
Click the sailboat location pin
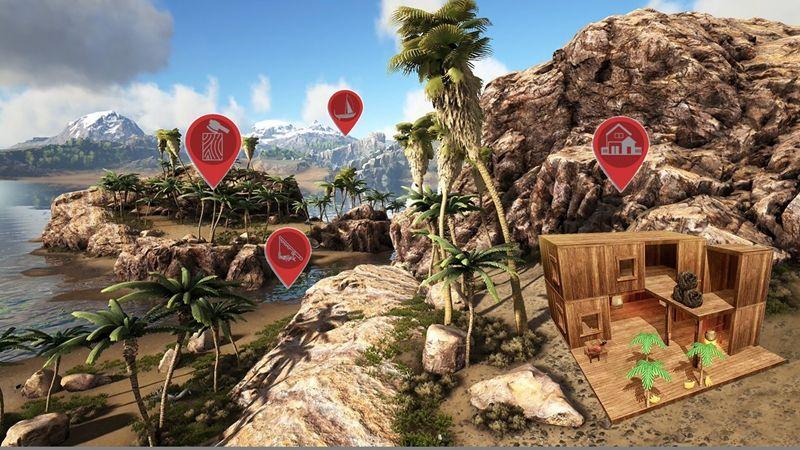point(345,108)
